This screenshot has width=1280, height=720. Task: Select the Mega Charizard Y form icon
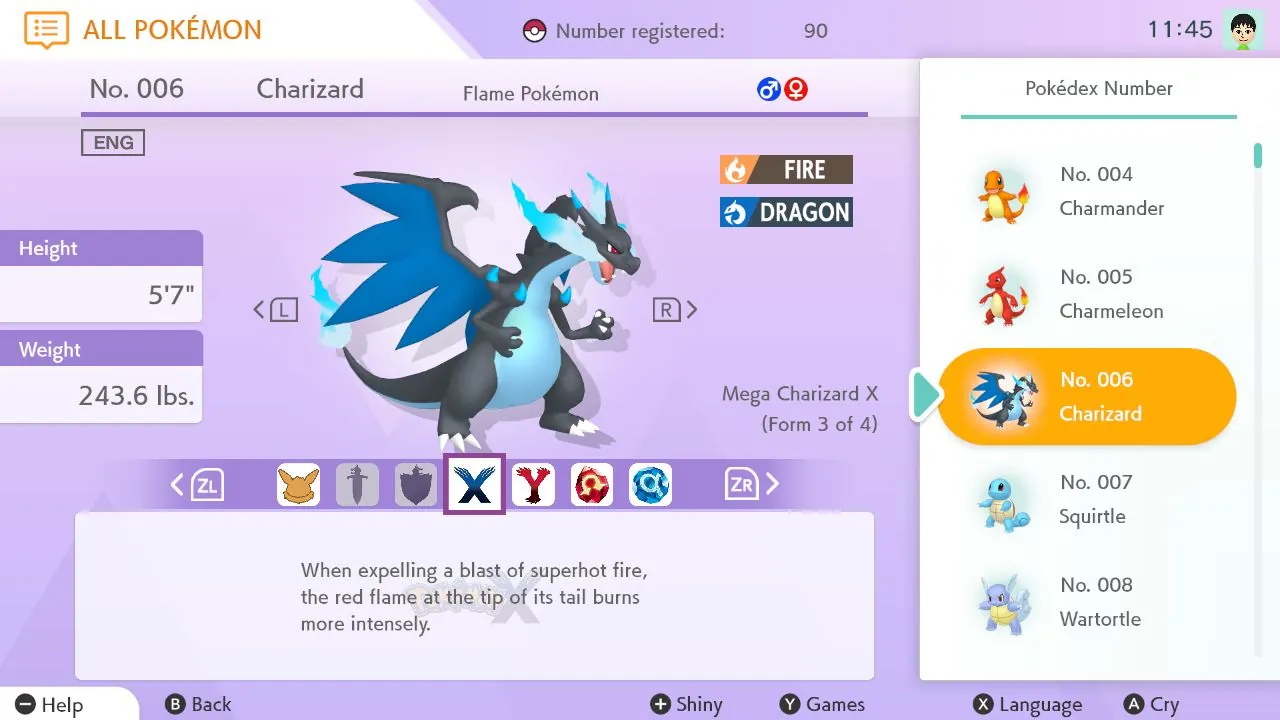[533, 484]
